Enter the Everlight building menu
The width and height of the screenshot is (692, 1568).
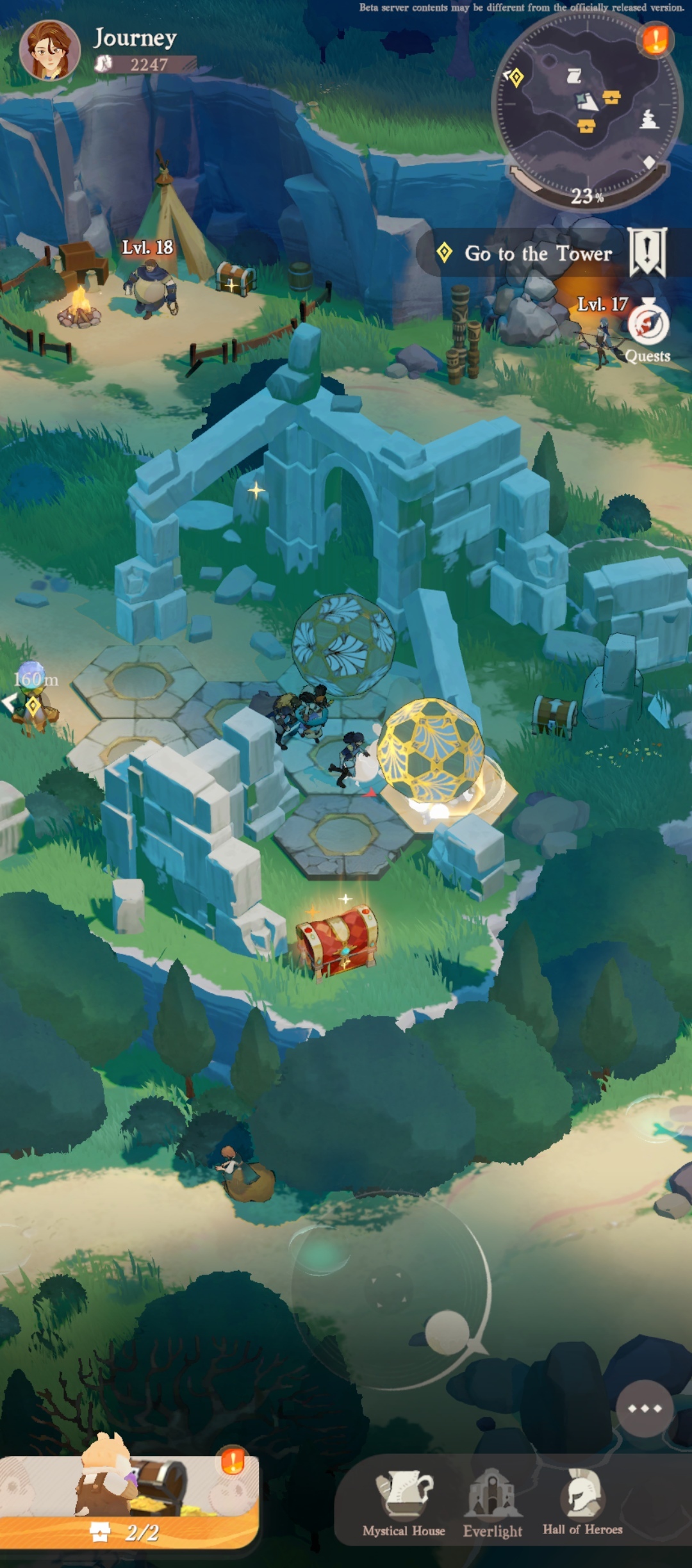pos(493,1503)
